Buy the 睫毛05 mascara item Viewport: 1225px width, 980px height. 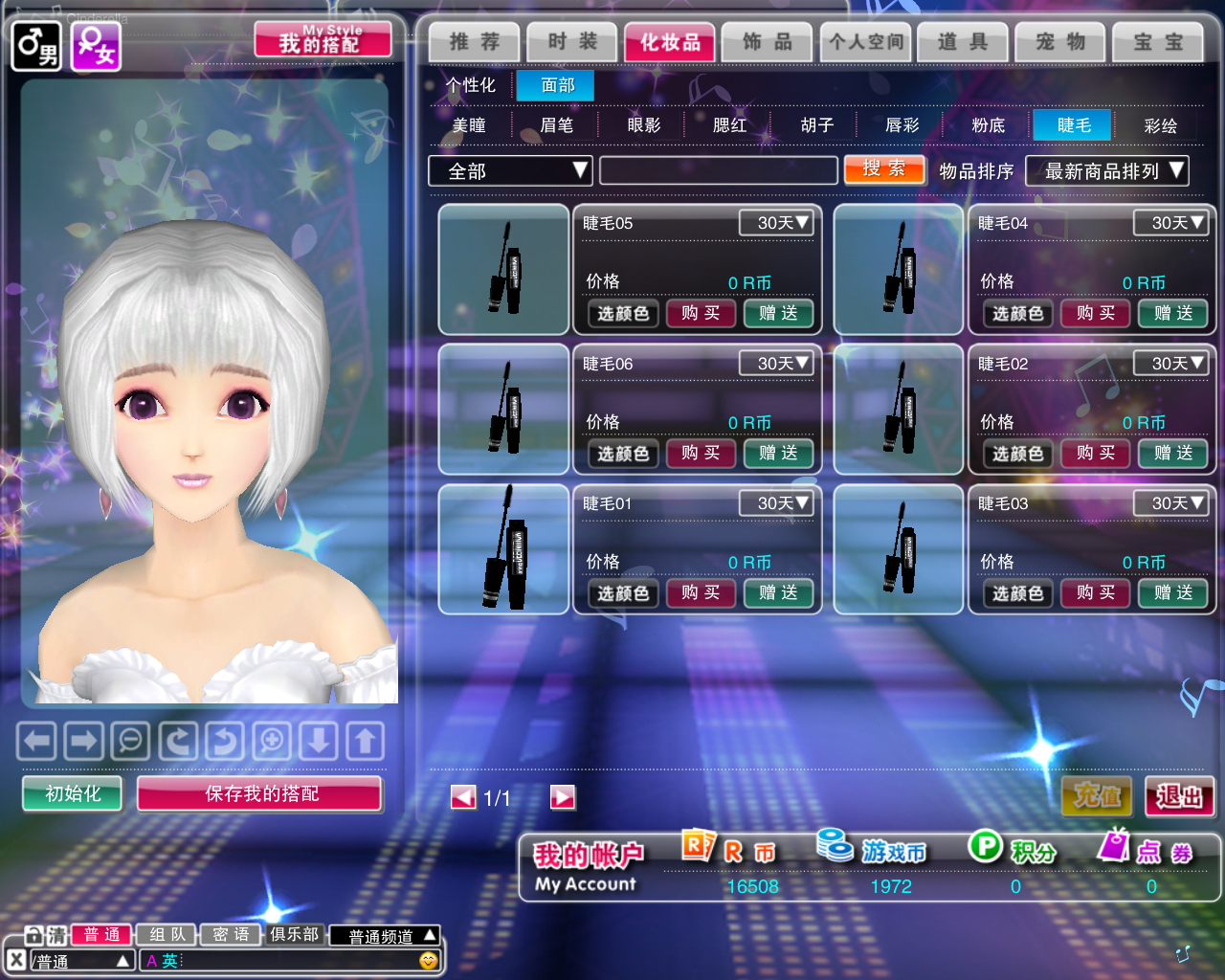(x=701, y=313)
